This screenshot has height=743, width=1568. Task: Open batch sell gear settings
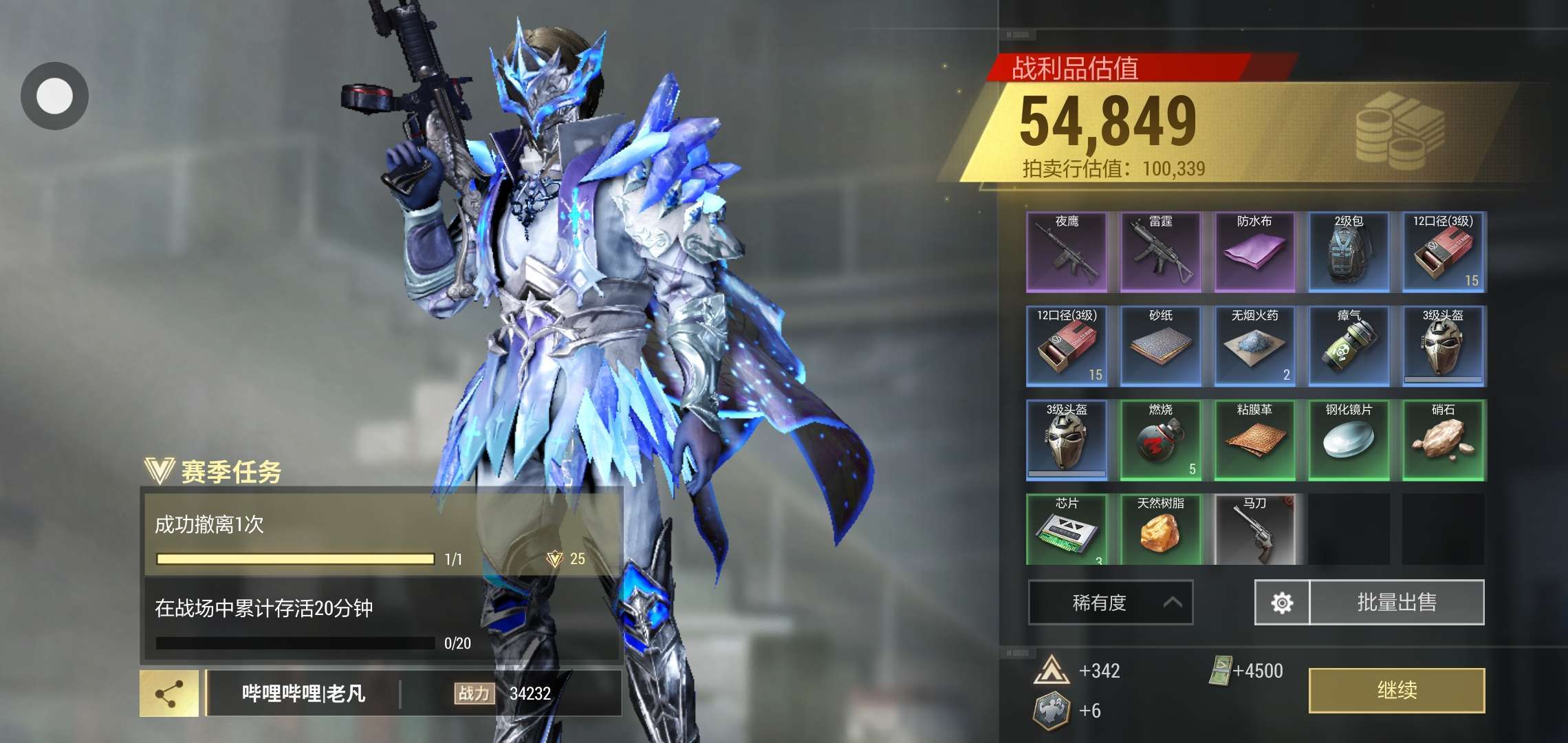tap(1282, 603)
